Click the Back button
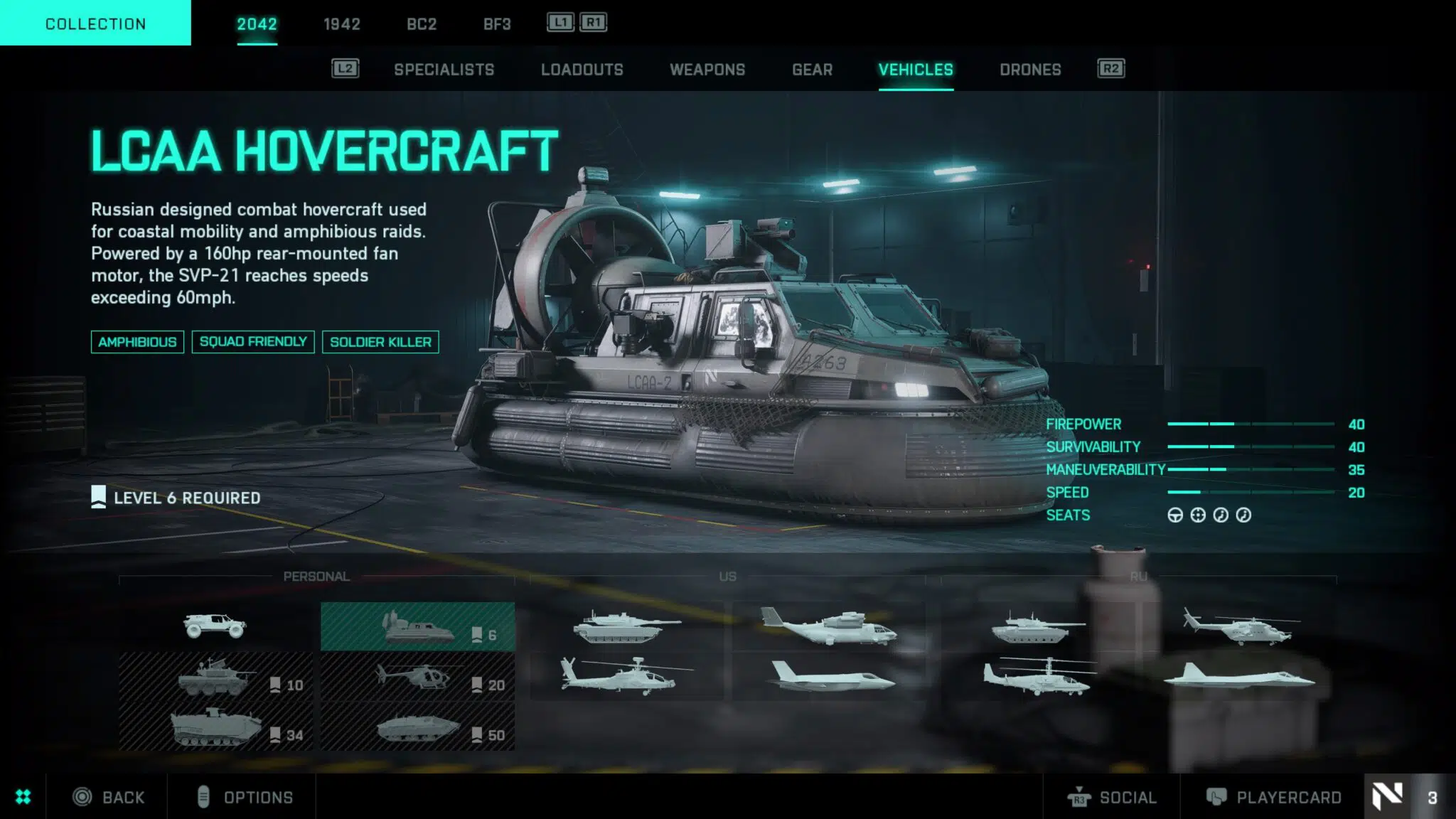This screenshot has height=819, width=1456. pos(109,797)
